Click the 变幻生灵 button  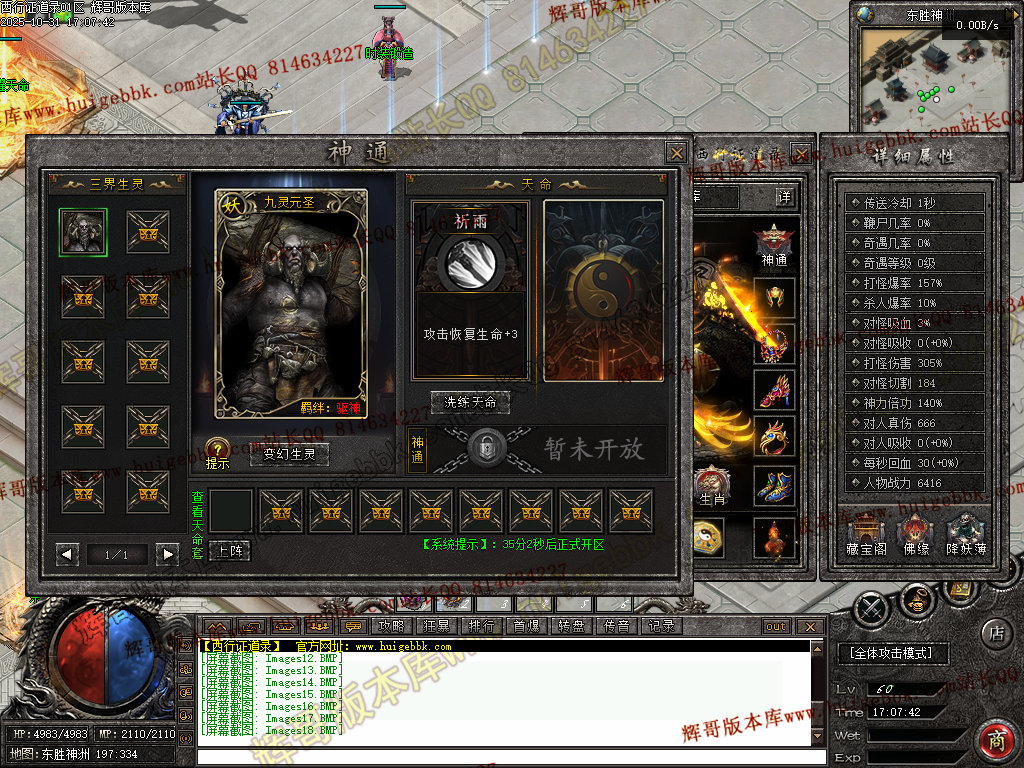point(289,454)
